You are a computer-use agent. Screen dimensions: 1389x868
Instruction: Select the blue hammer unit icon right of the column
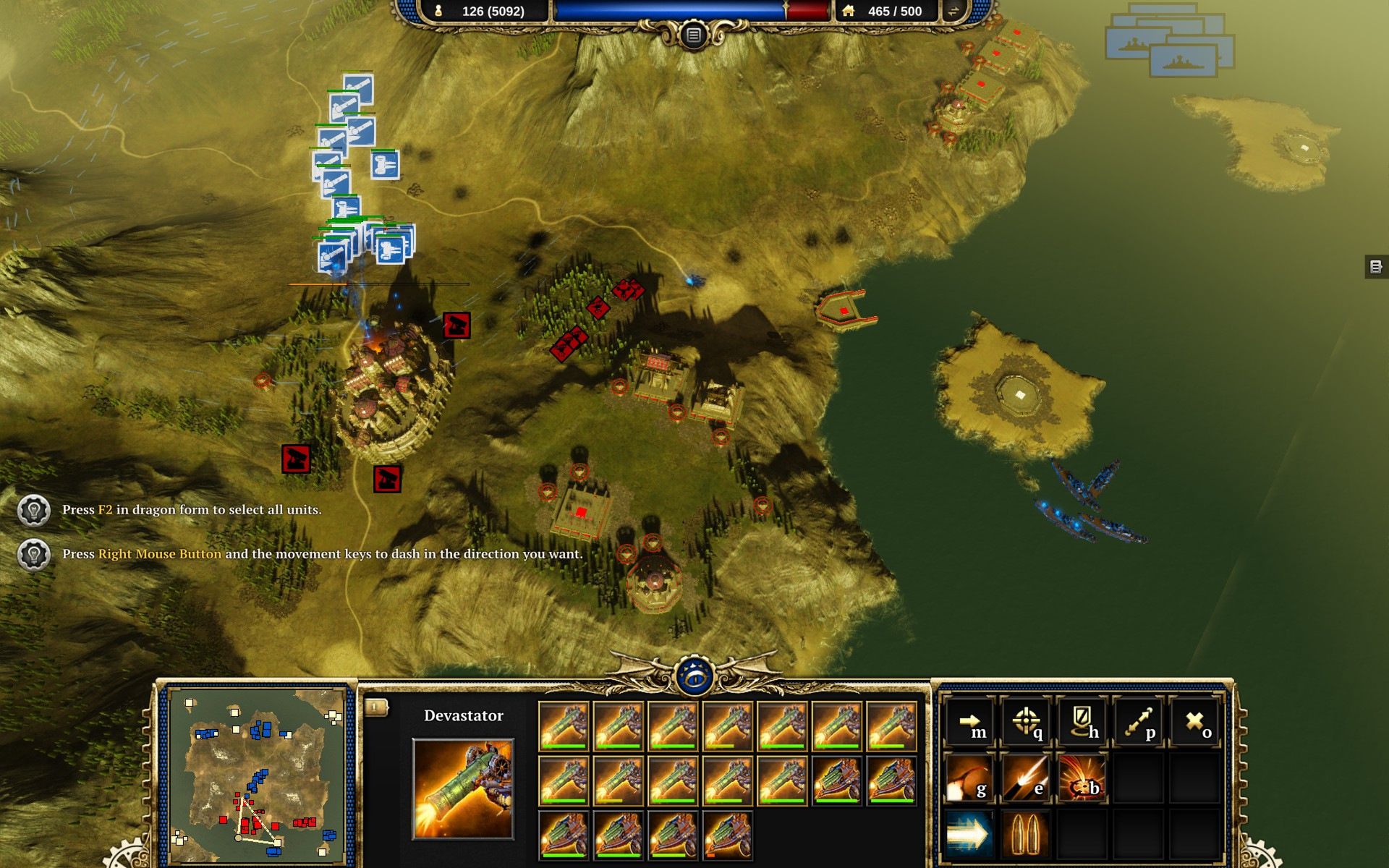pyautogui.click(x=385, y=165)
